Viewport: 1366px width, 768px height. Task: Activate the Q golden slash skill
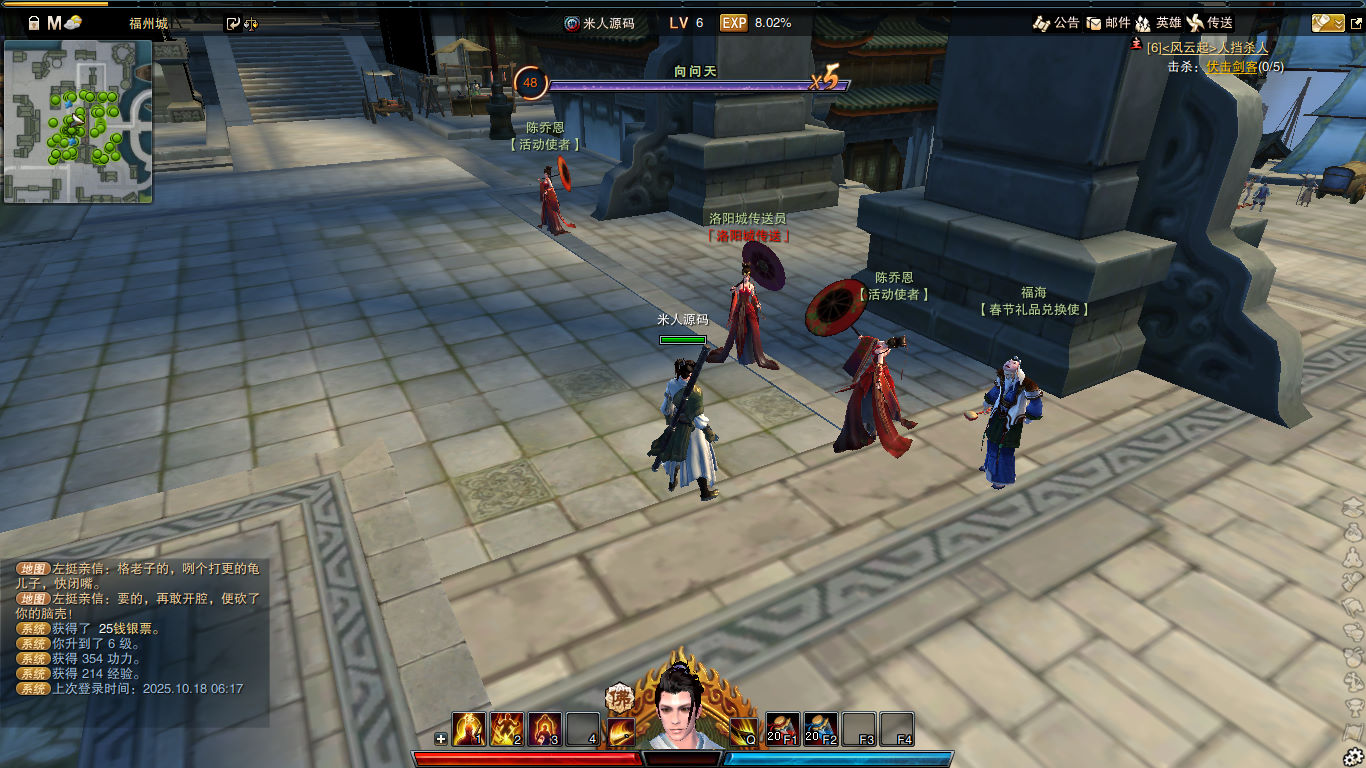743,731
